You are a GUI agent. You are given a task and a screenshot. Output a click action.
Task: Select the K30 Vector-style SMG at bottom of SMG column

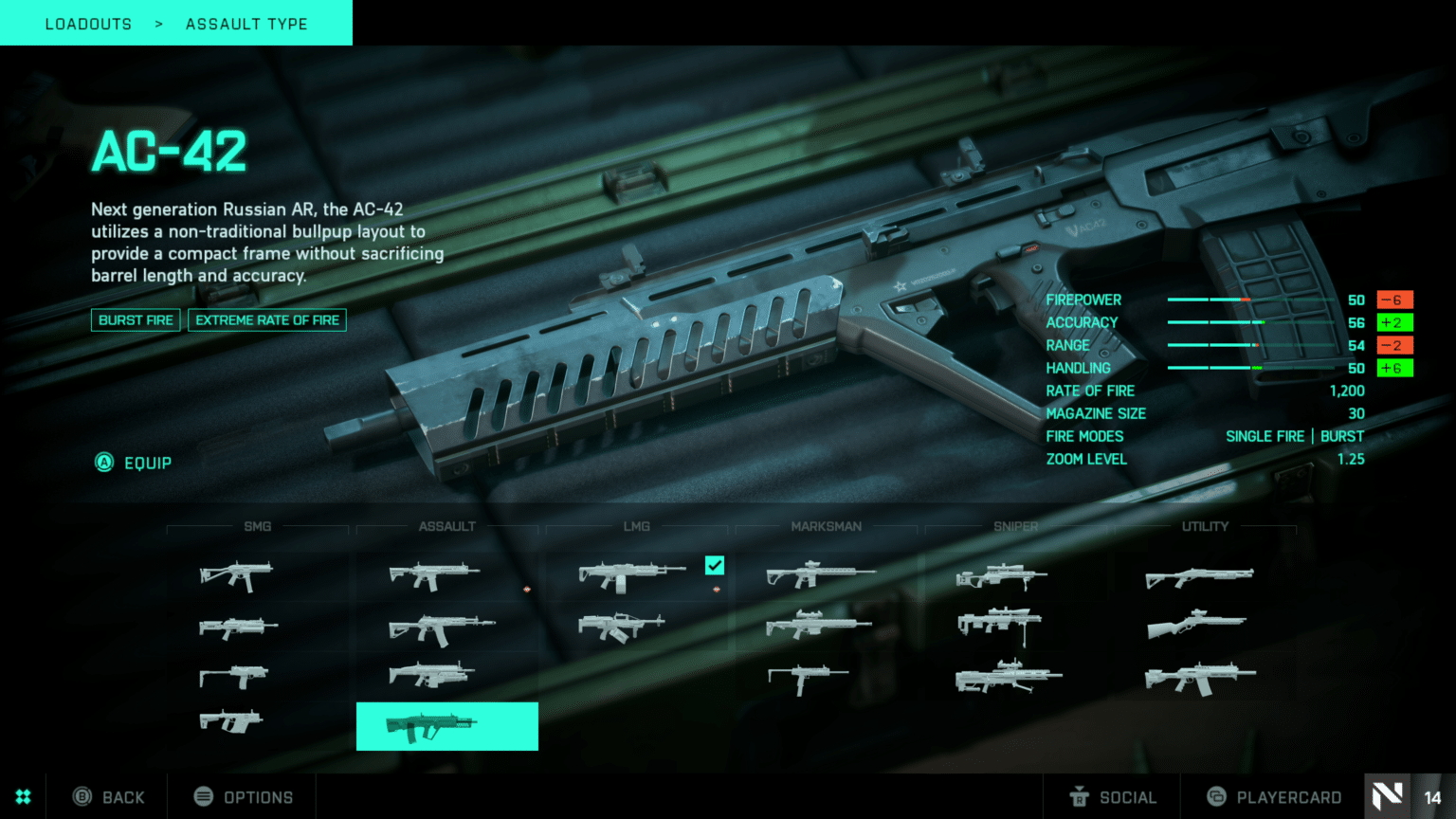pos(230,721)
